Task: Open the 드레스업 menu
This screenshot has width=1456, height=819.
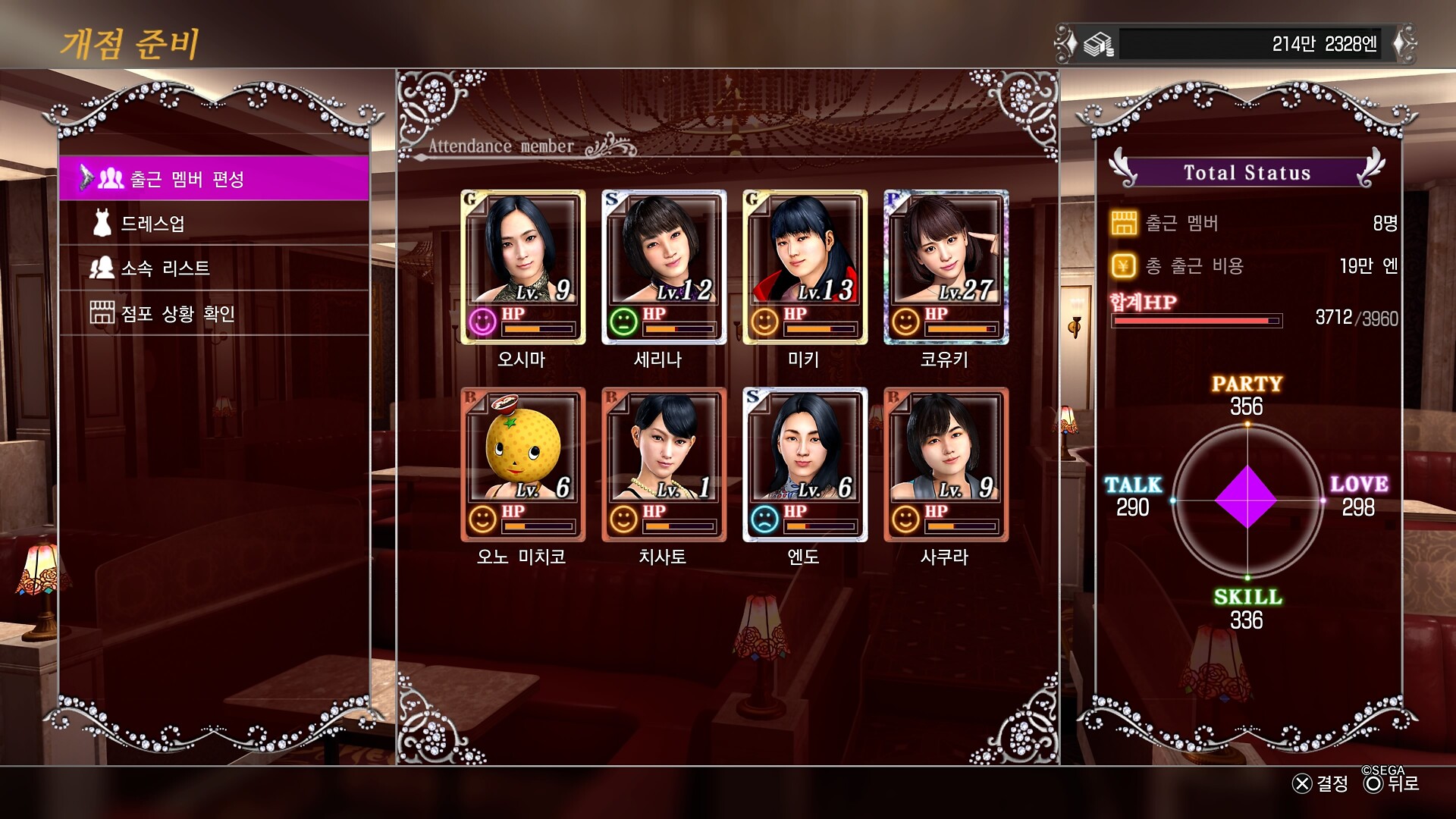Action: coord(214,224)
